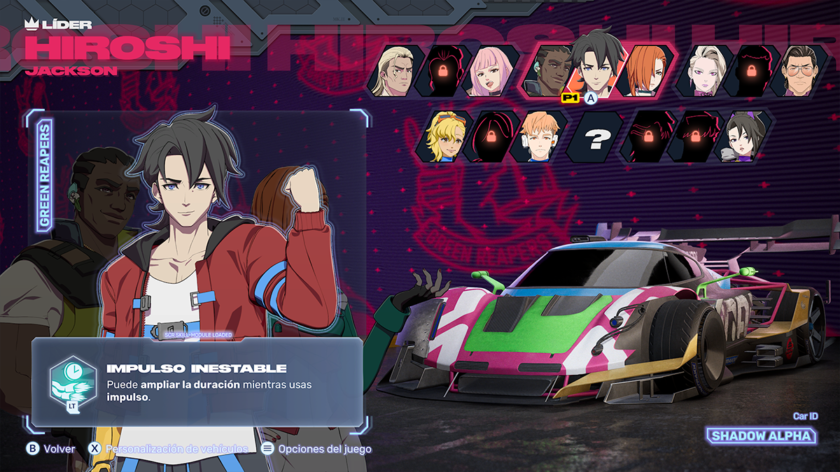840x472 pixels.
Task: Pick the dark-skinned man with headset portrait
Action: 547,71
